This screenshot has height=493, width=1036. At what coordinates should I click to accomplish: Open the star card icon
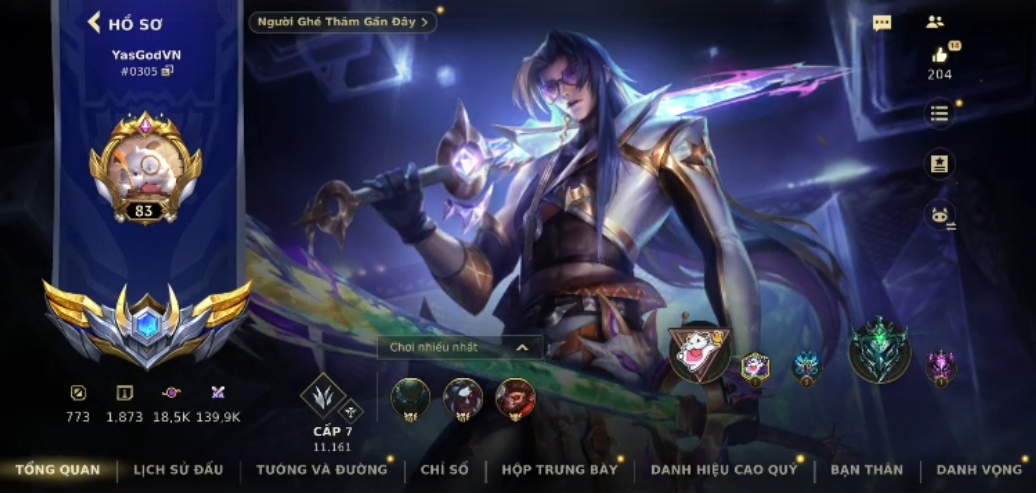pos(939,164)
